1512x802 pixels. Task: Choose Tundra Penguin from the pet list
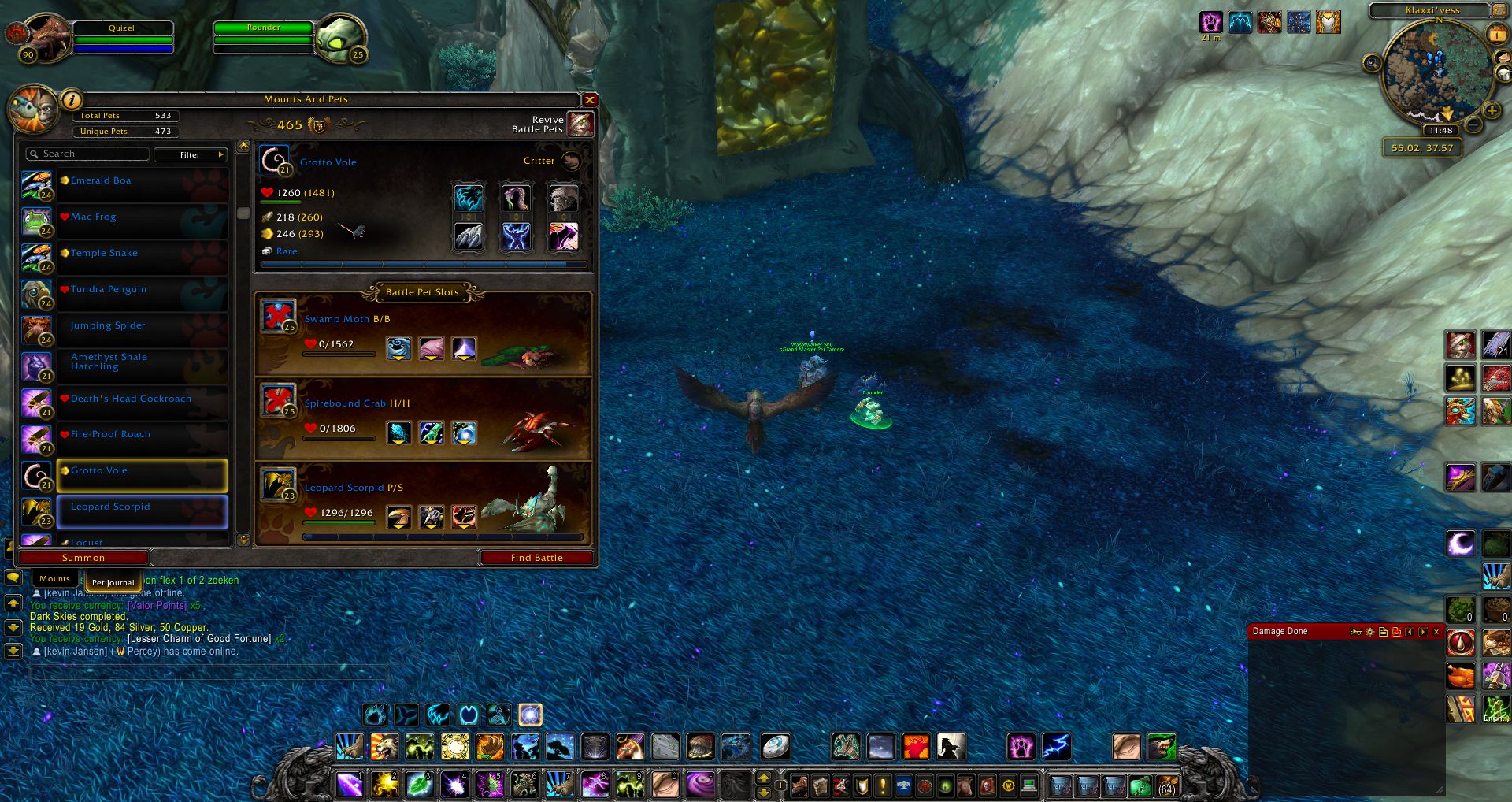(x=142, y=290)
